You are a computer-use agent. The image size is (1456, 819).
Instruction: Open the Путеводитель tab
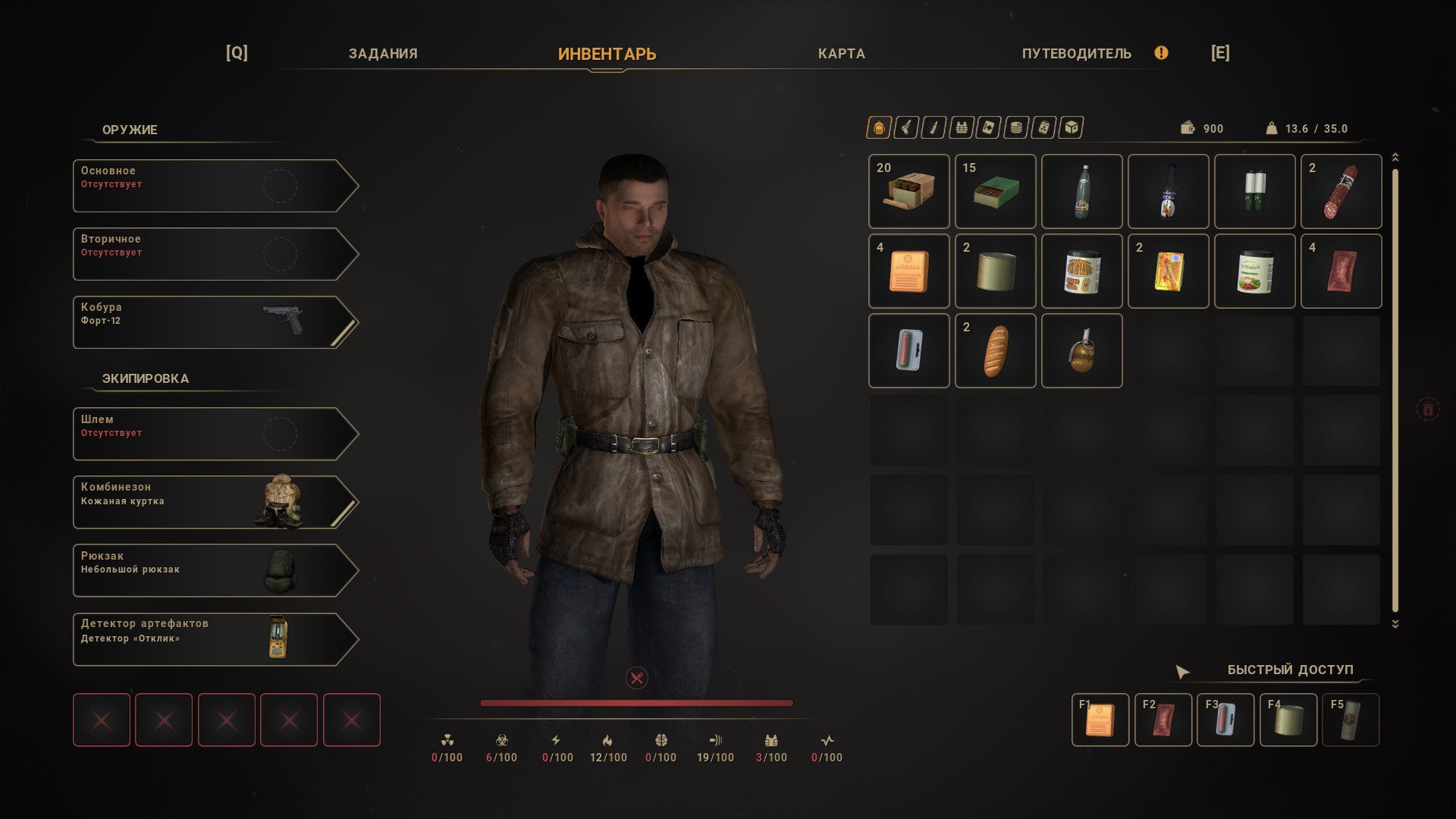(1076, 54)
